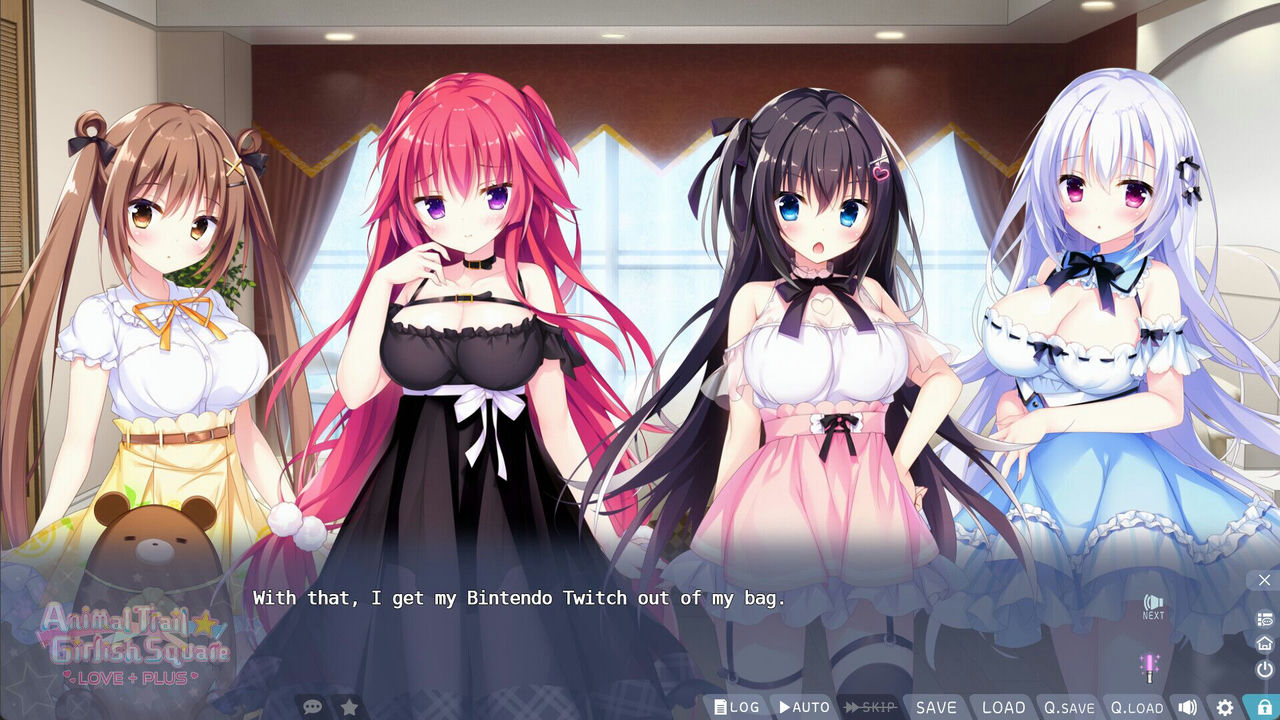The height and width of the screenshot is (720, 1280).
Task: Open the LOAD screen
Action: [x=1003, y=706]
